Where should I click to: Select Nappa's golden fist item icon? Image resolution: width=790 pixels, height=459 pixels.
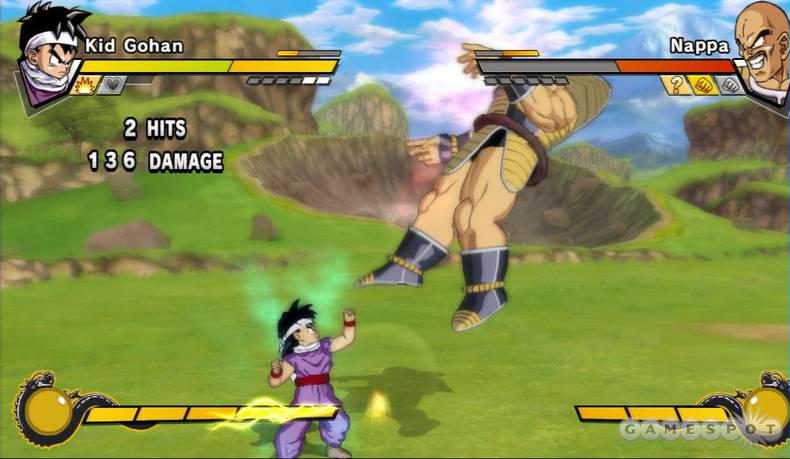702,85
